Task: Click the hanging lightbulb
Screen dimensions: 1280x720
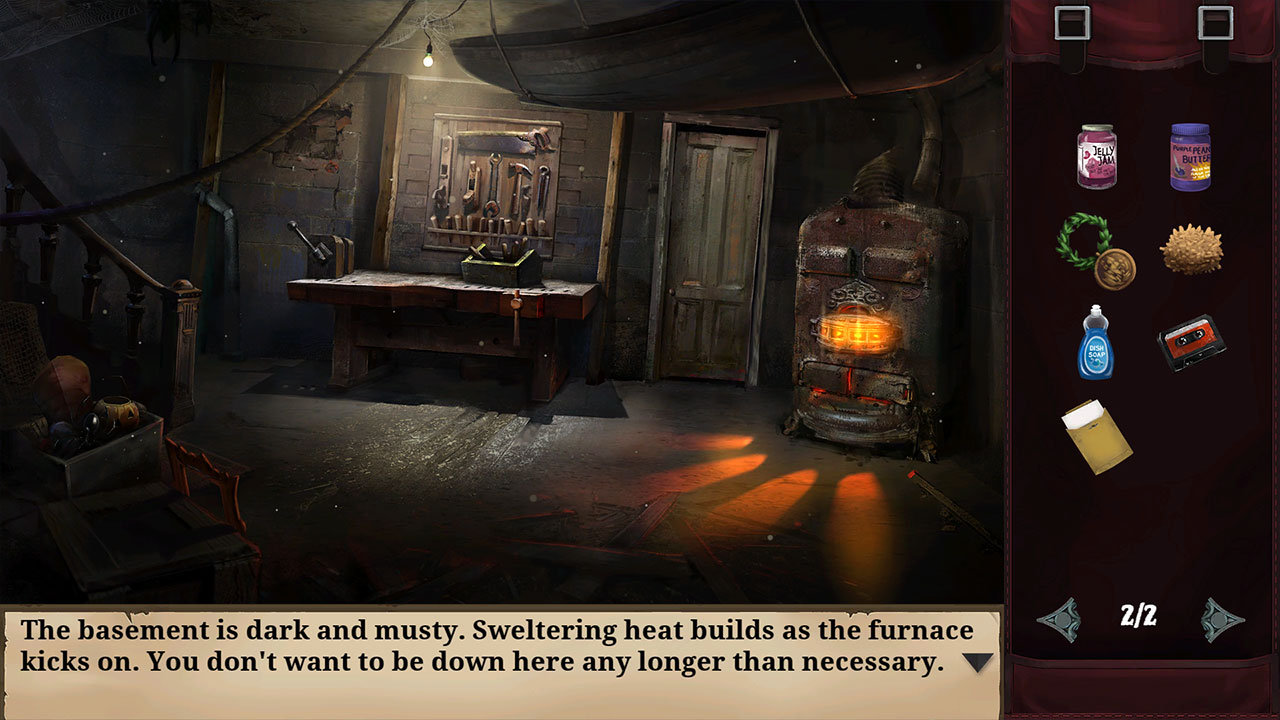Action: coord(430,62)
